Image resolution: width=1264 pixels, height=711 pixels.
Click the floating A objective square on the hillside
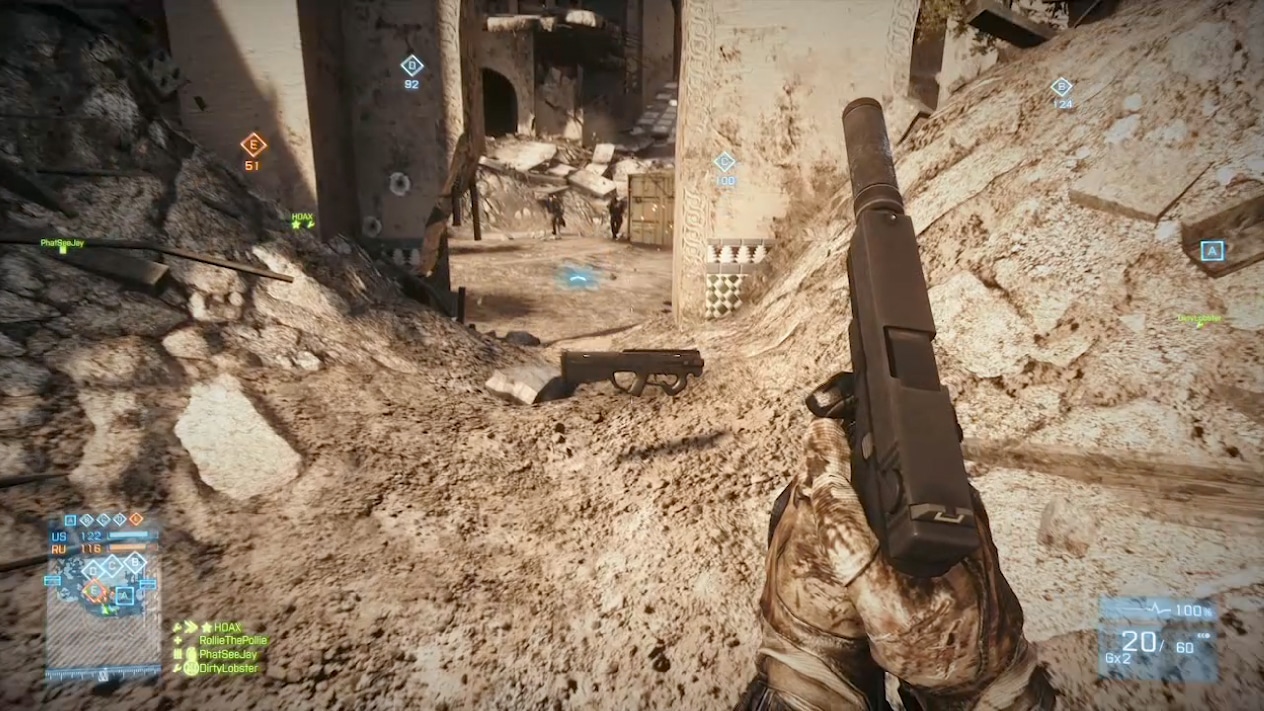point(1212,250)
